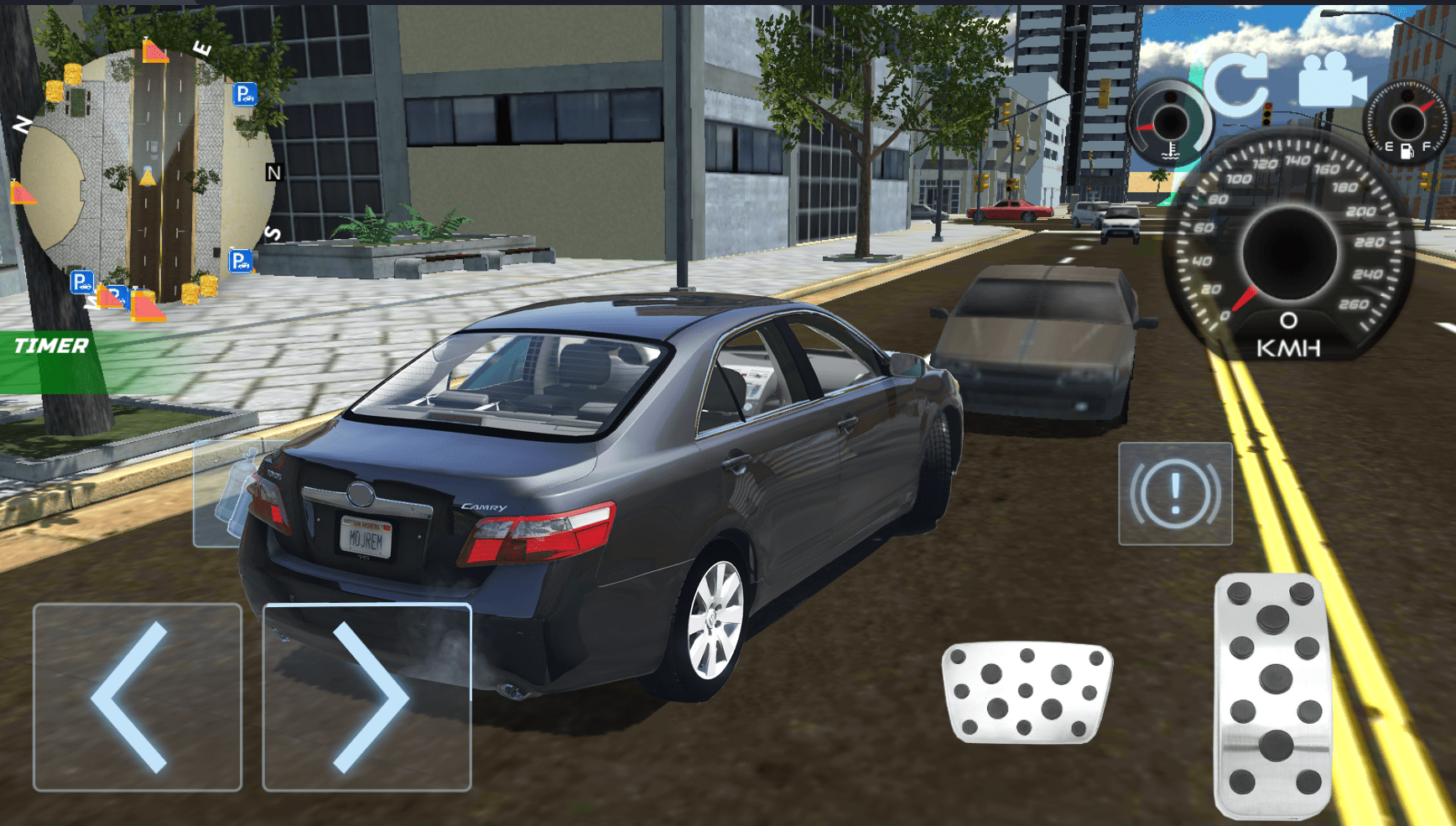This screenshot has width=1456, height=826.
Task: Steer left using the left arrow control
Action: tap(137, 697)
